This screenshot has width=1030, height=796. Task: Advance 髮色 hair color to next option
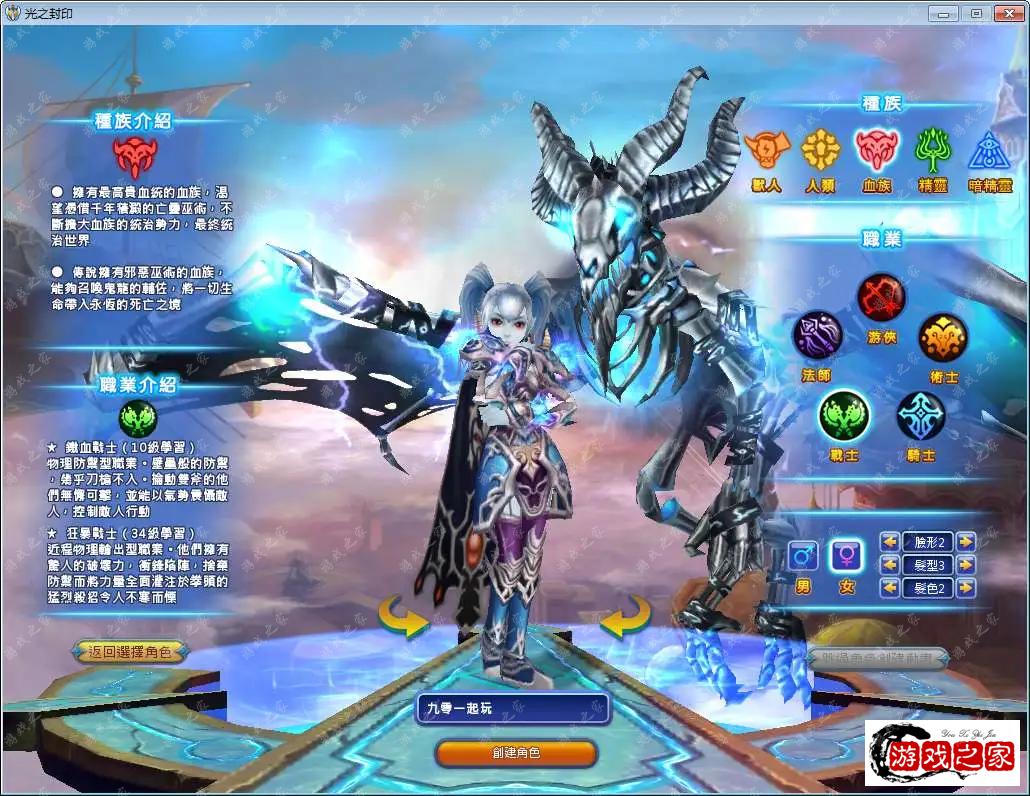[x=966, y=588]
